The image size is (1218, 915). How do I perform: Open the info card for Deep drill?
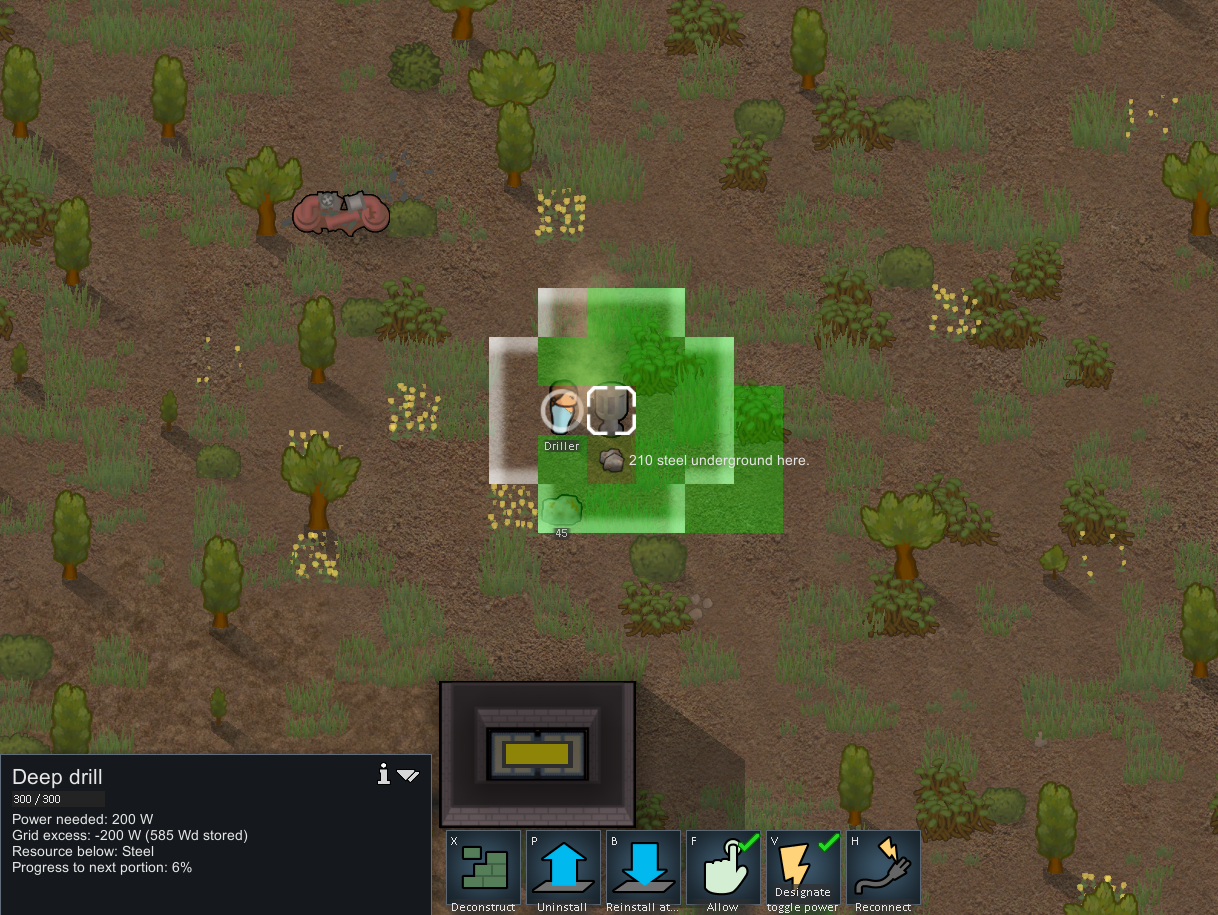(x=383, y=774)
